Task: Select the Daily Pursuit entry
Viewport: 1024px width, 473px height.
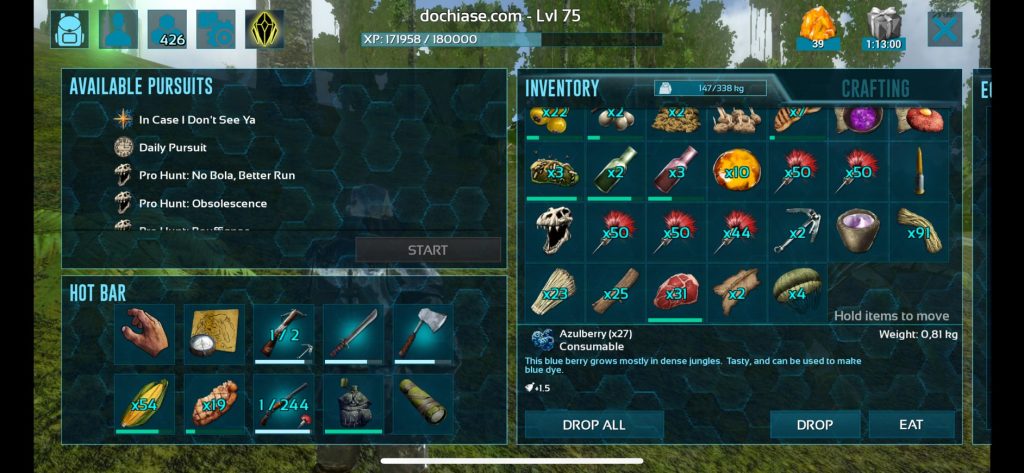Action: coord(173,147)
